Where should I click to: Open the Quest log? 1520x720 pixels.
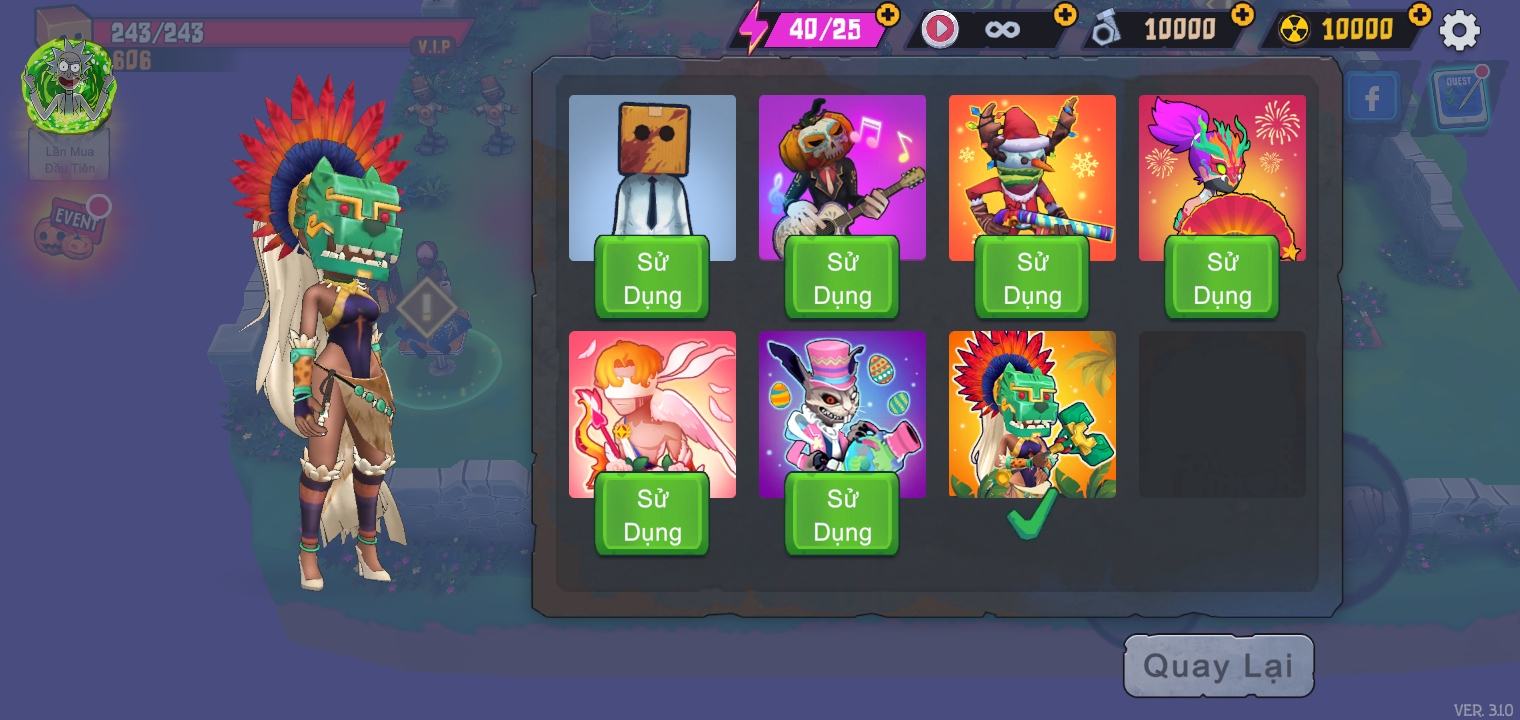pos(1459,97)
